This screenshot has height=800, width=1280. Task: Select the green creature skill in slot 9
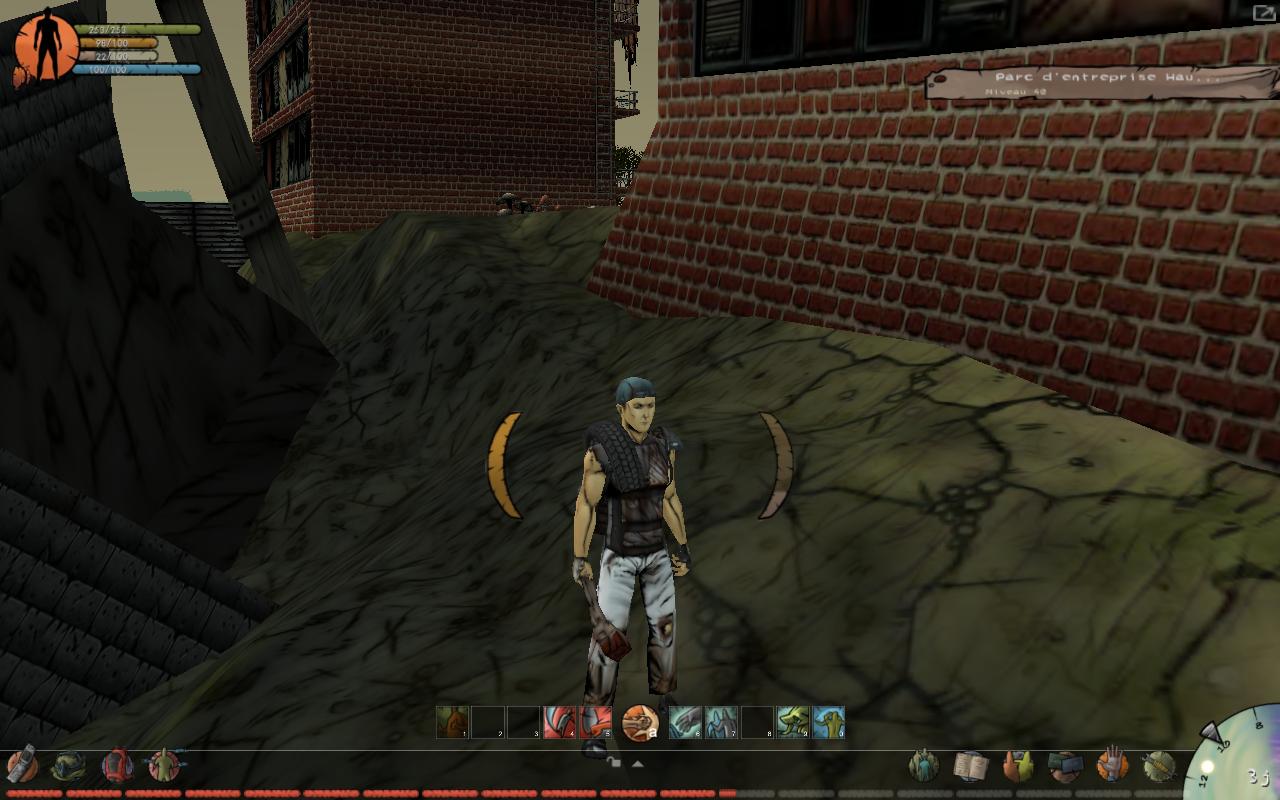793,722
